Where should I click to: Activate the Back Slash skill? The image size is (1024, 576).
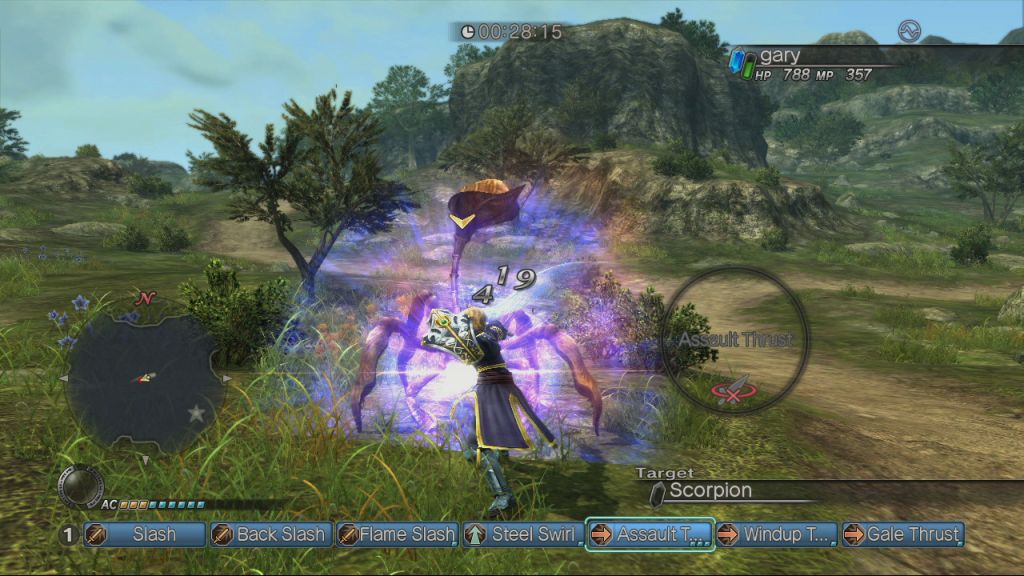pos(270,535)
